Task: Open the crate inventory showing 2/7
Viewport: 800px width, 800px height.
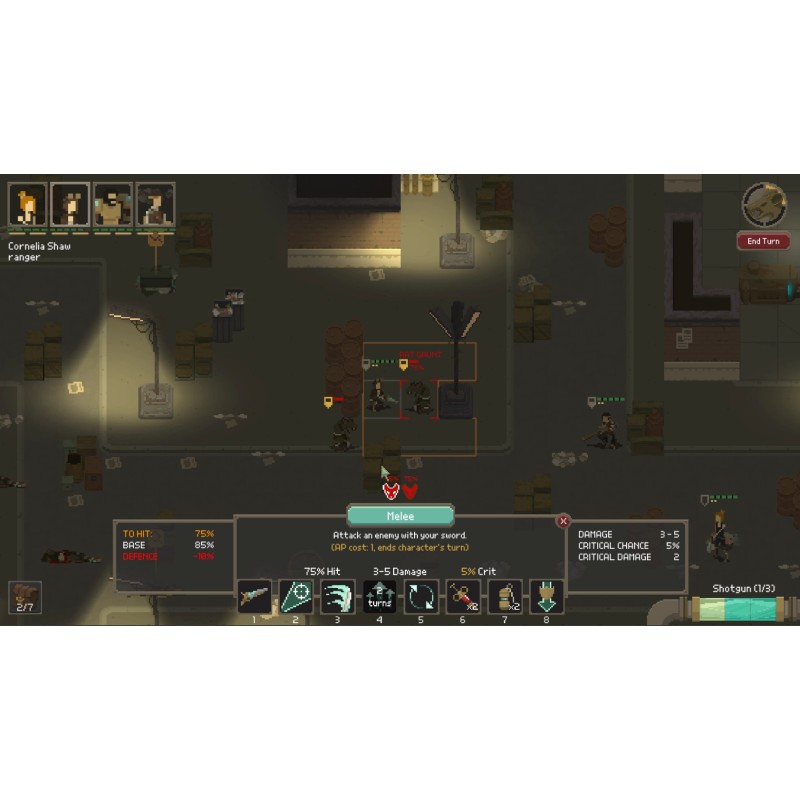Action: click(x=25, y=598)
